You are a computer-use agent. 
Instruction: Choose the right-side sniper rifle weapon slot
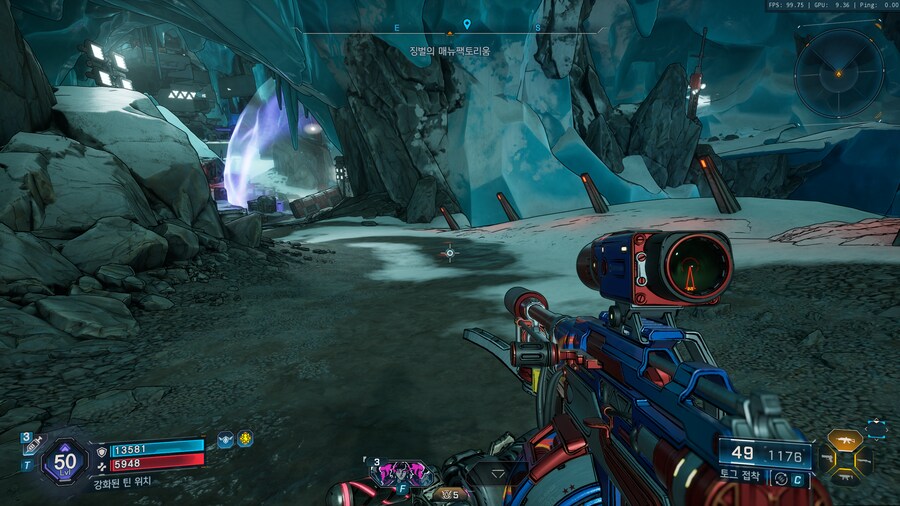click(865, 460)
